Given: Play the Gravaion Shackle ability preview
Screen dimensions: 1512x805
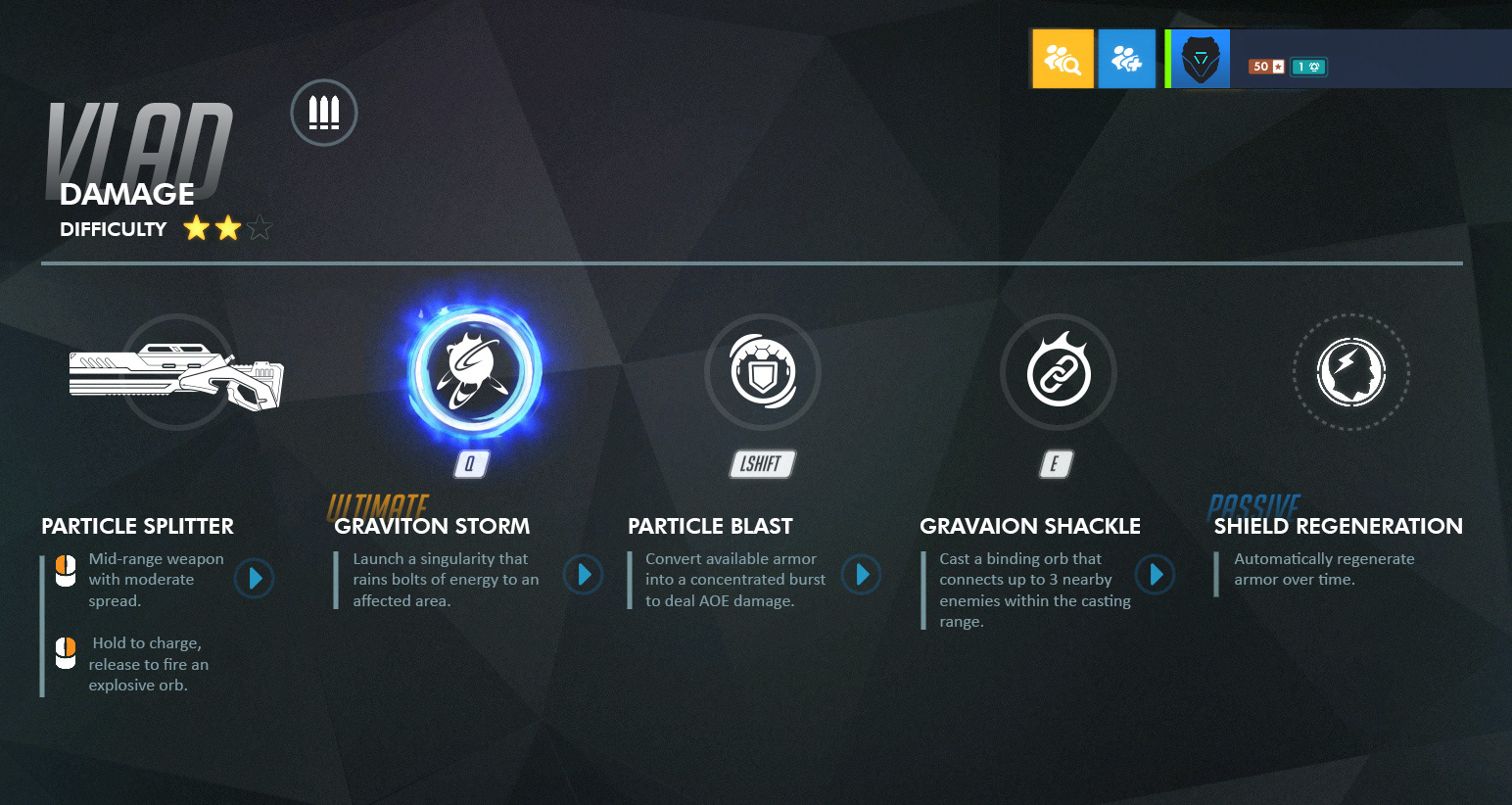Looking at the screenshot, I should click(x=1156, y=576).
